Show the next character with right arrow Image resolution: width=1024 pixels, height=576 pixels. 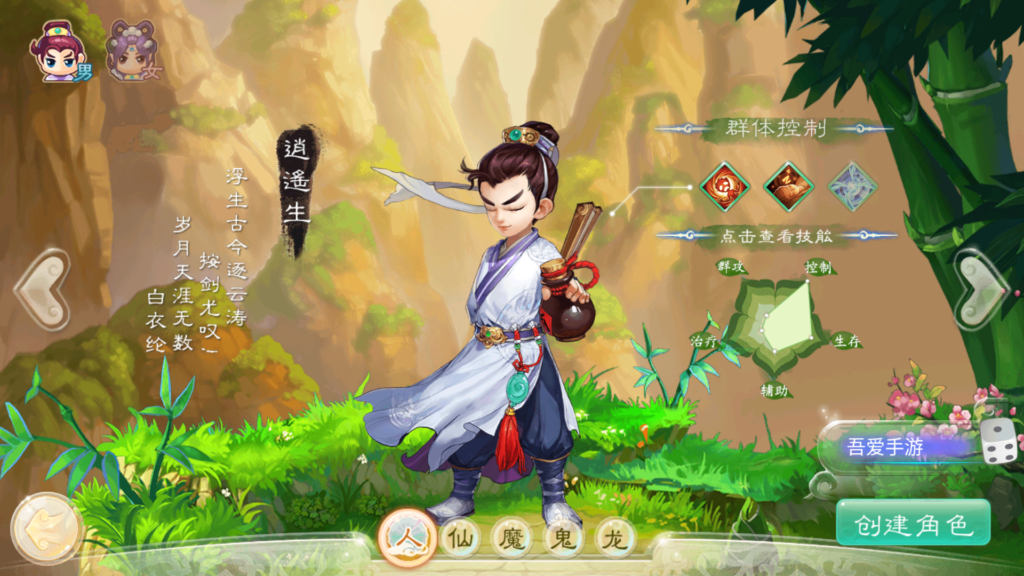(981, 290)
